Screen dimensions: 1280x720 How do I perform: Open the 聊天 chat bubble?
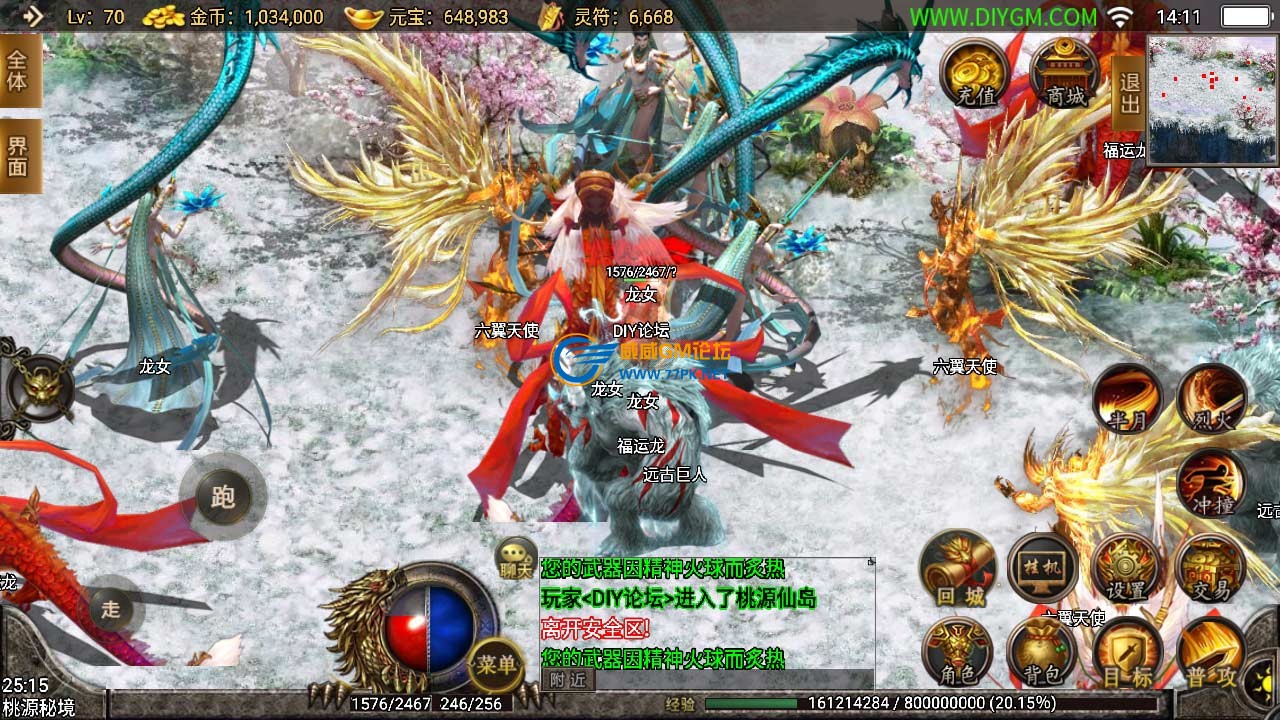pyautogui.click(x=516, y=558)
